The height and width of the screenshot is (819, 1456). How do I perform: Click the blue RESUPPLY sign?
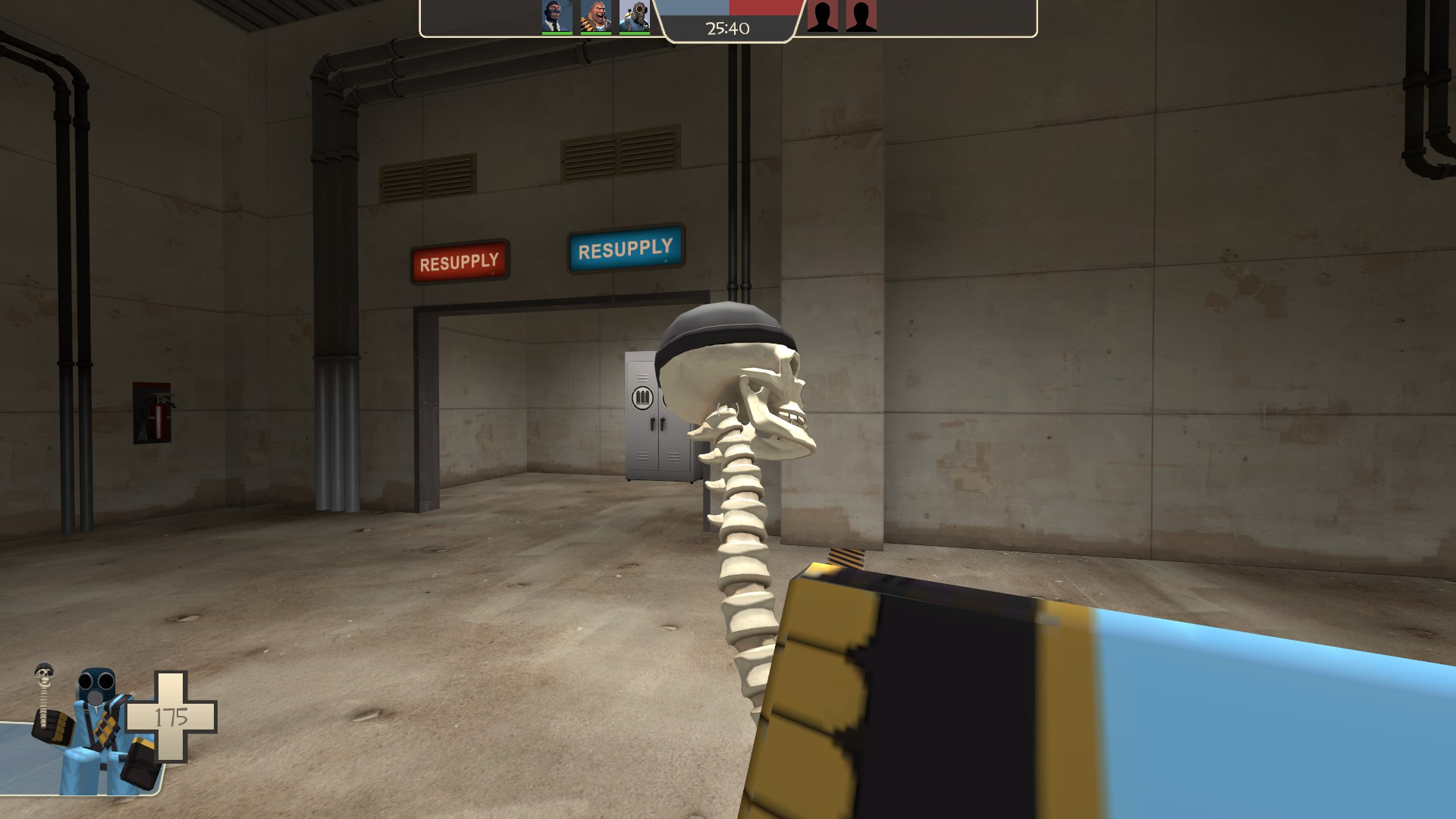pos(625,248)
